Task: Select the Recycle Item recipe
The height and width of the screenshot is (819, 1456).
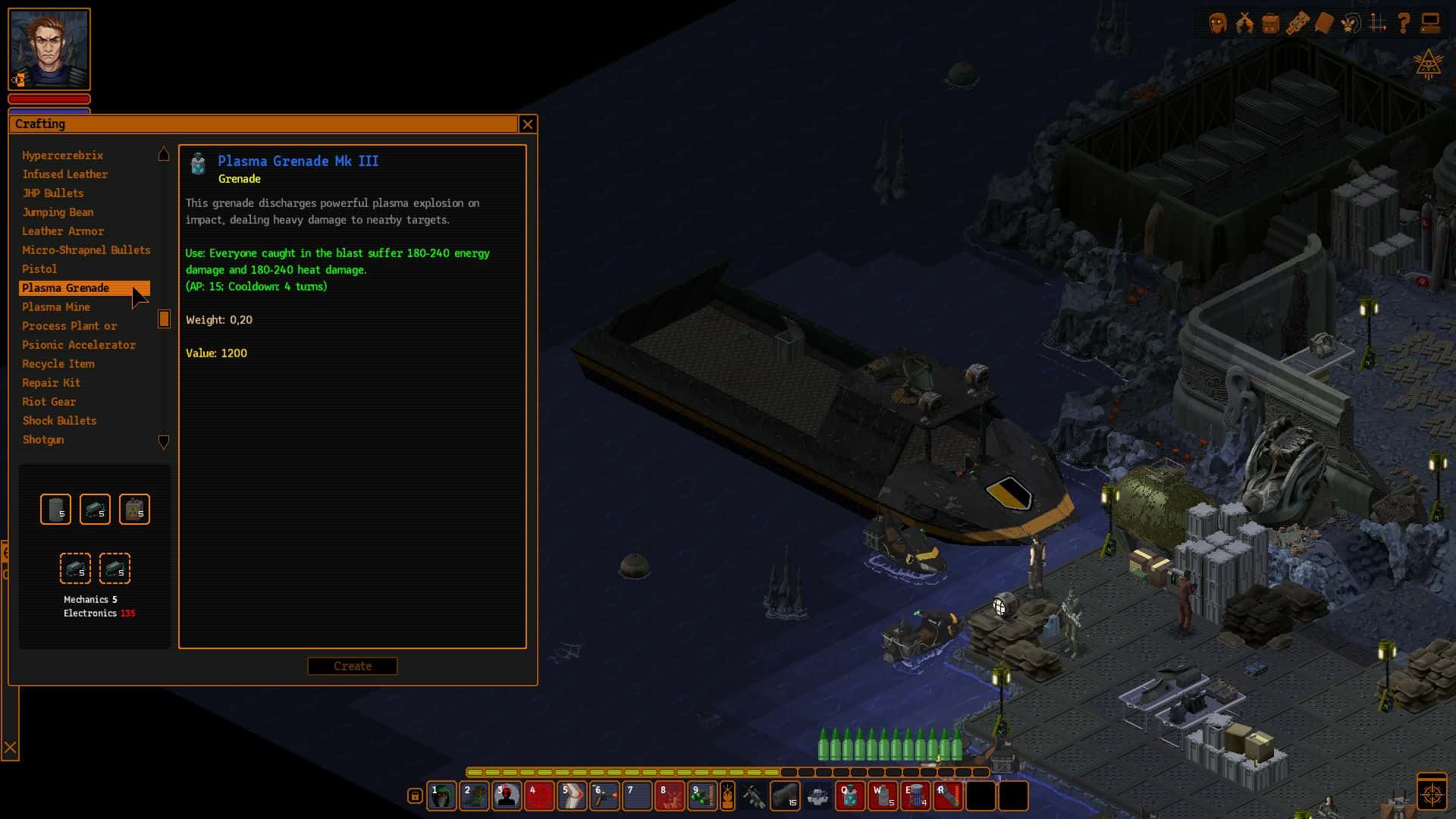Action: click(58, 364)
